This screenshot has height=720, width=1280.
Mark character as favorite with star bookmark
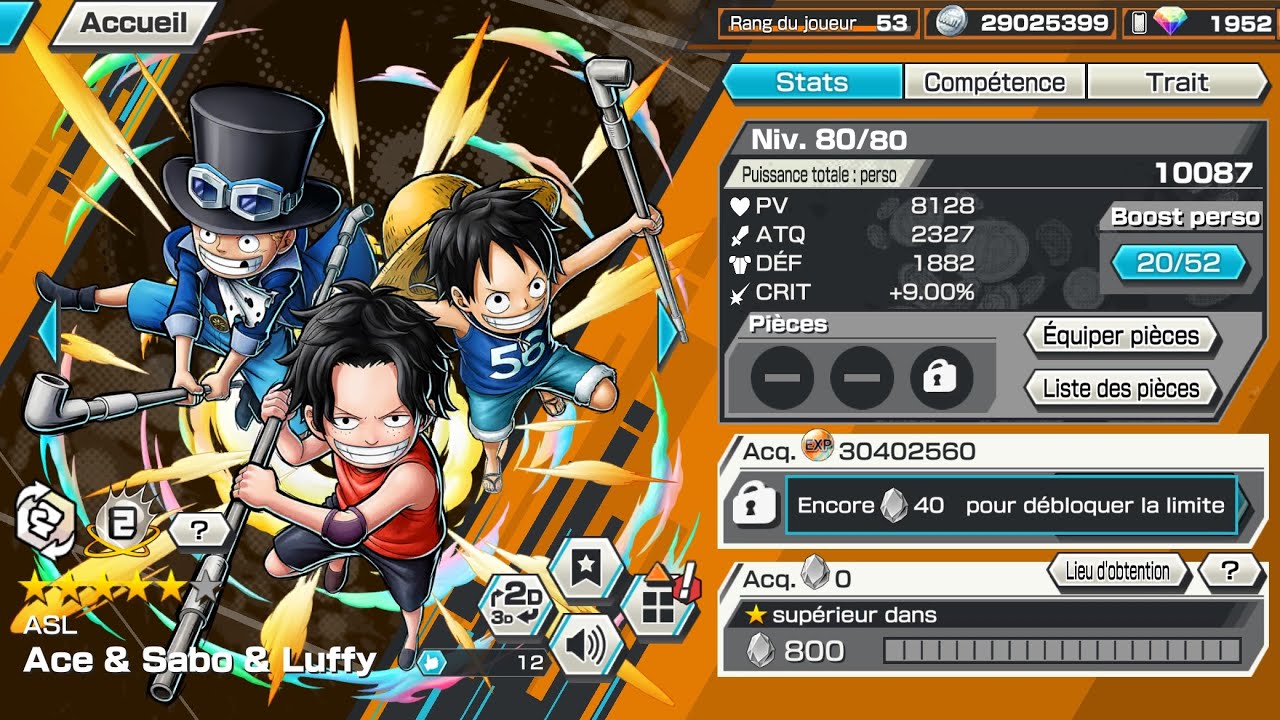click(585, 568)
